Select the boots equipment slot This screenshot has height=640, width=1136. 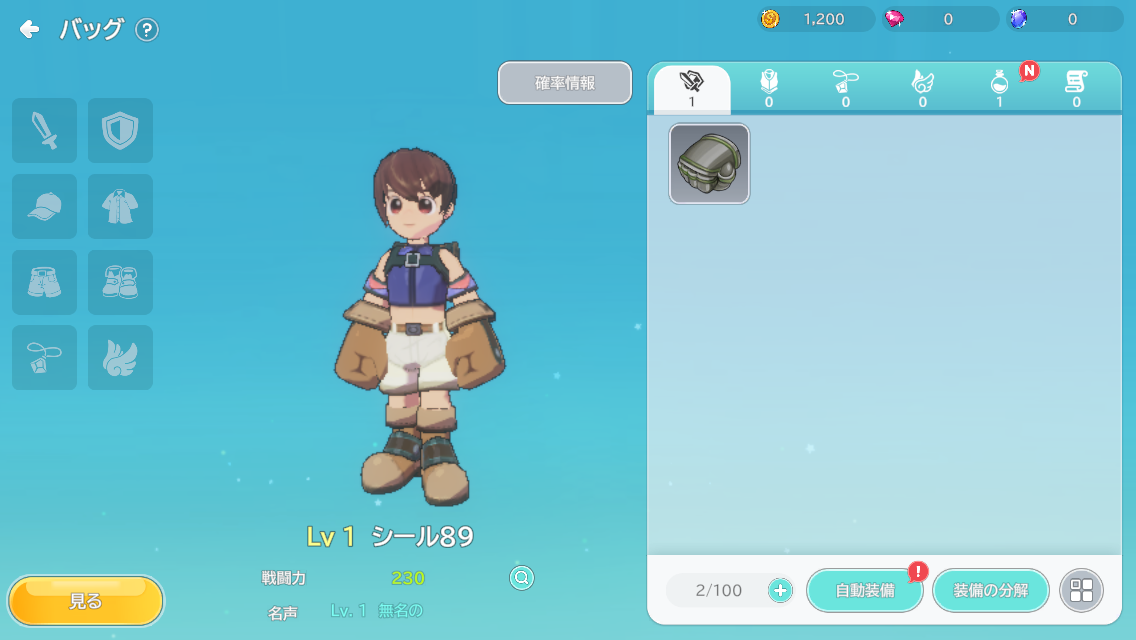click(120, 282)
